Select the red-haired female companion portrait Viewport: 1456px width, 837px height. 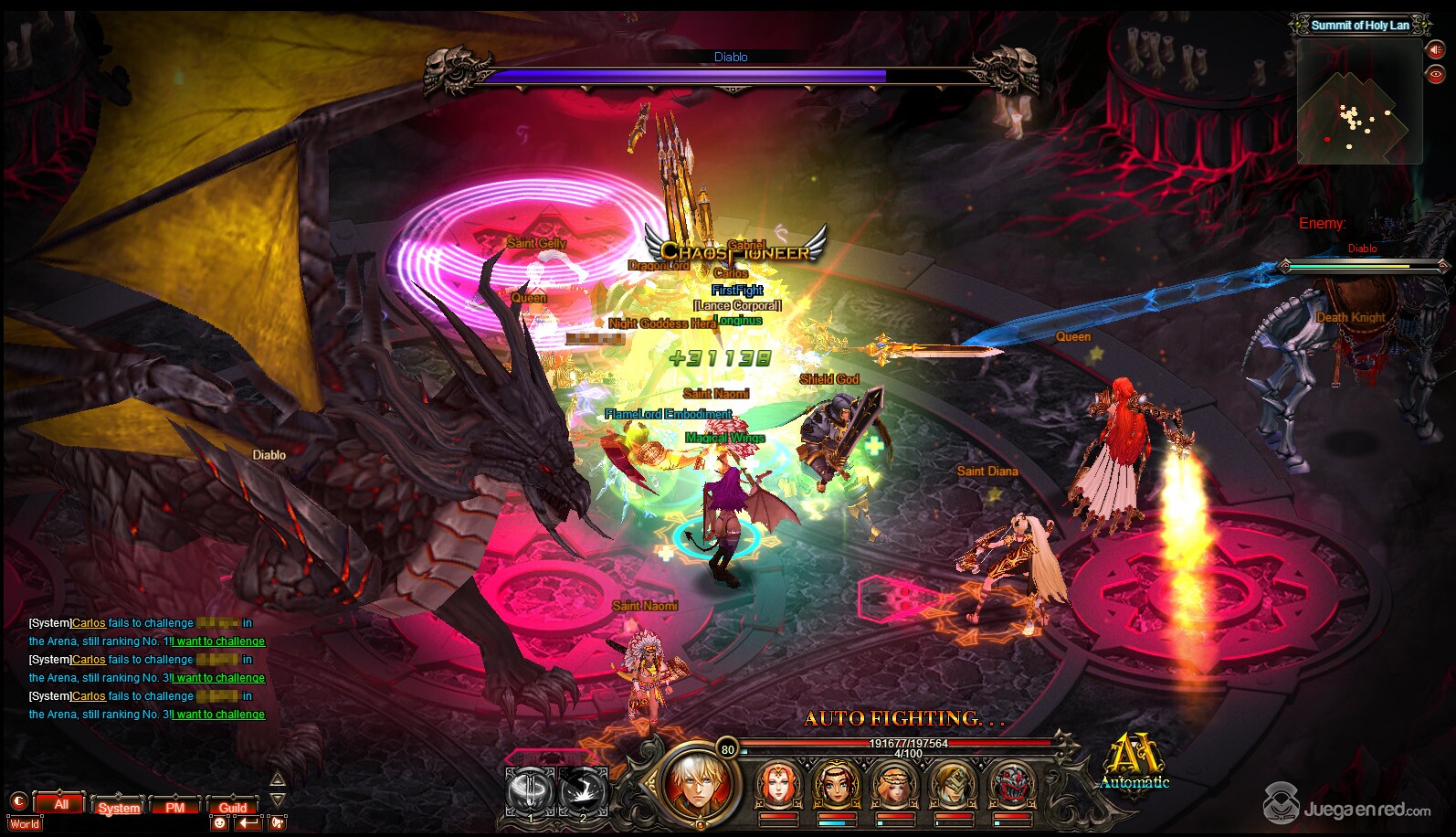click(x=778, y=785)
